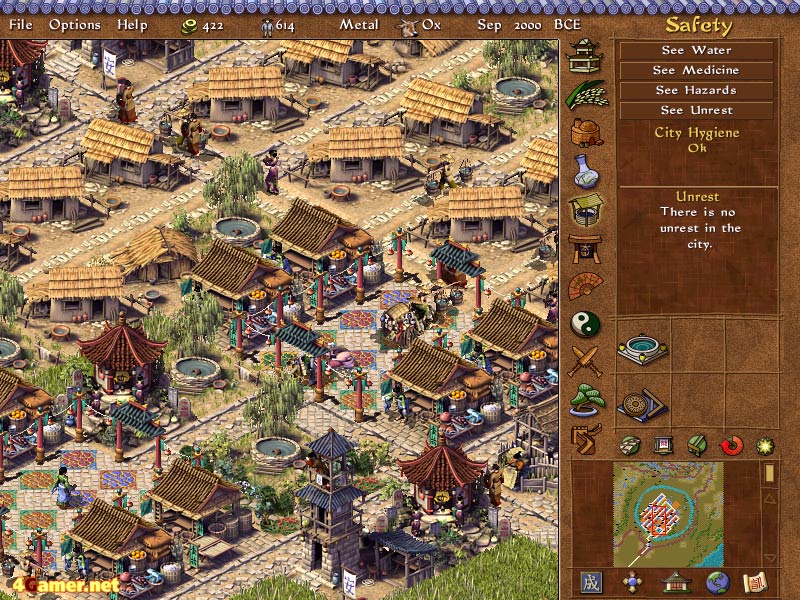The image size is (800, 600).
Task: Show the See Hazards overlay
Action: click(x=696, y=90)
